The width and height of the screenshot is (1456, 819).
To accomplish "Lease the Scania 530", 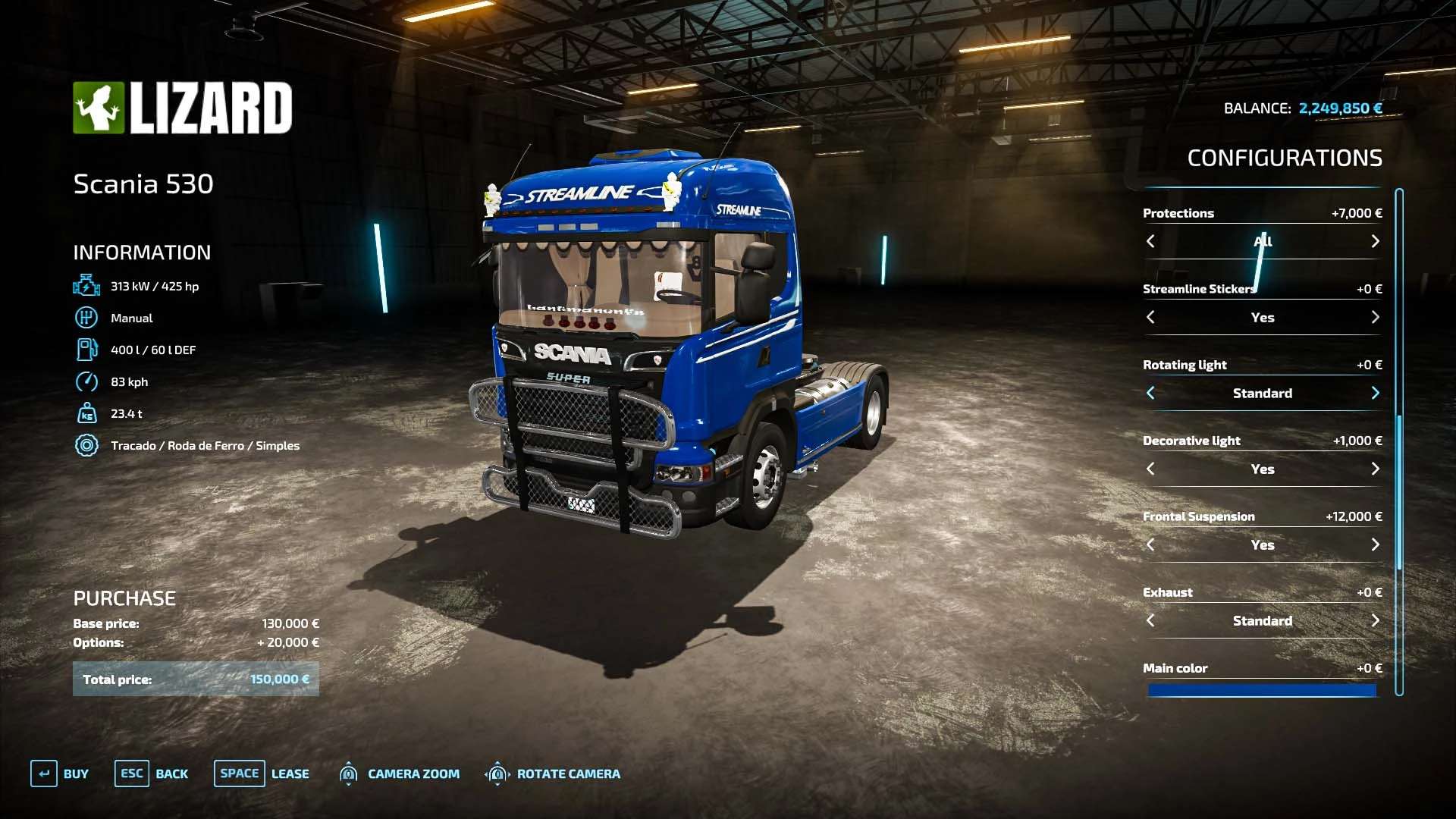I will (x=262, y=773).
